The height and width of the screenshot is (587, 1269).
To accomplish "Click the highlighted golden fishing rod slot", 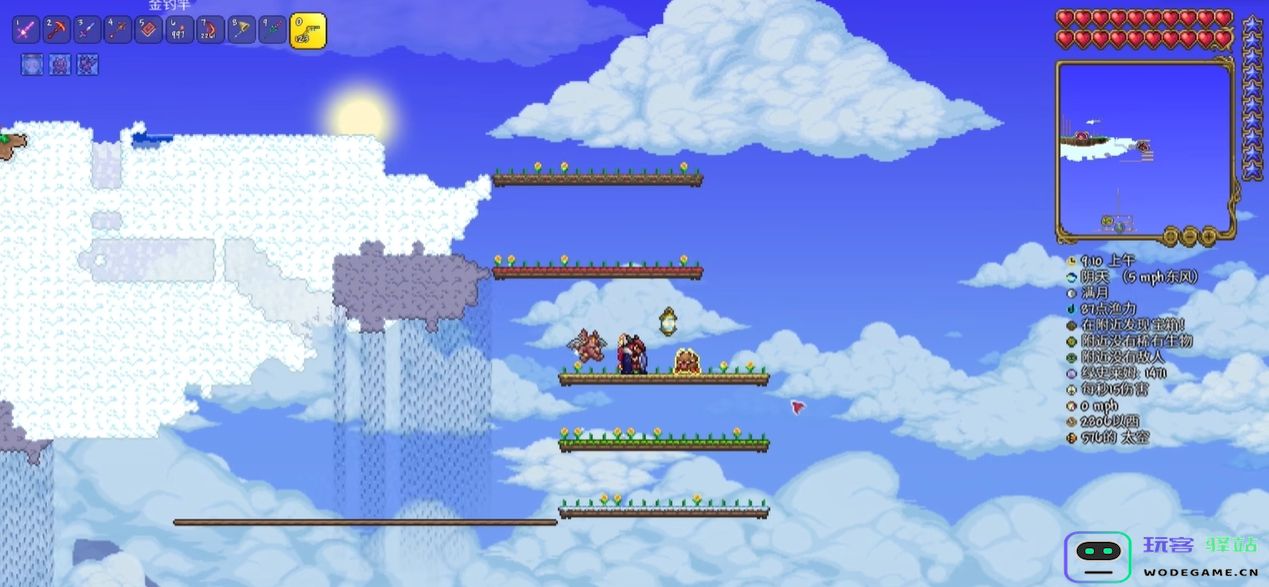I will click(307, 31).
